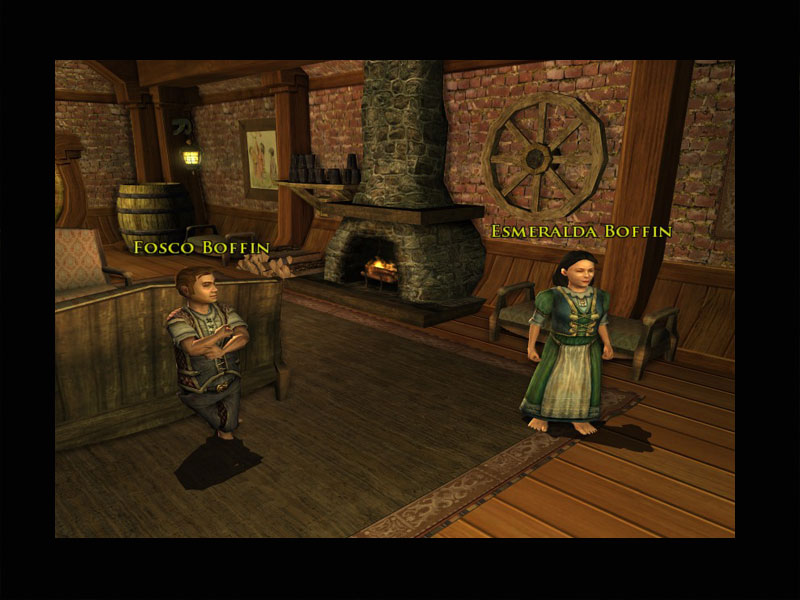
Task: Select the Fosco Boffin name label
Action: 201,245
